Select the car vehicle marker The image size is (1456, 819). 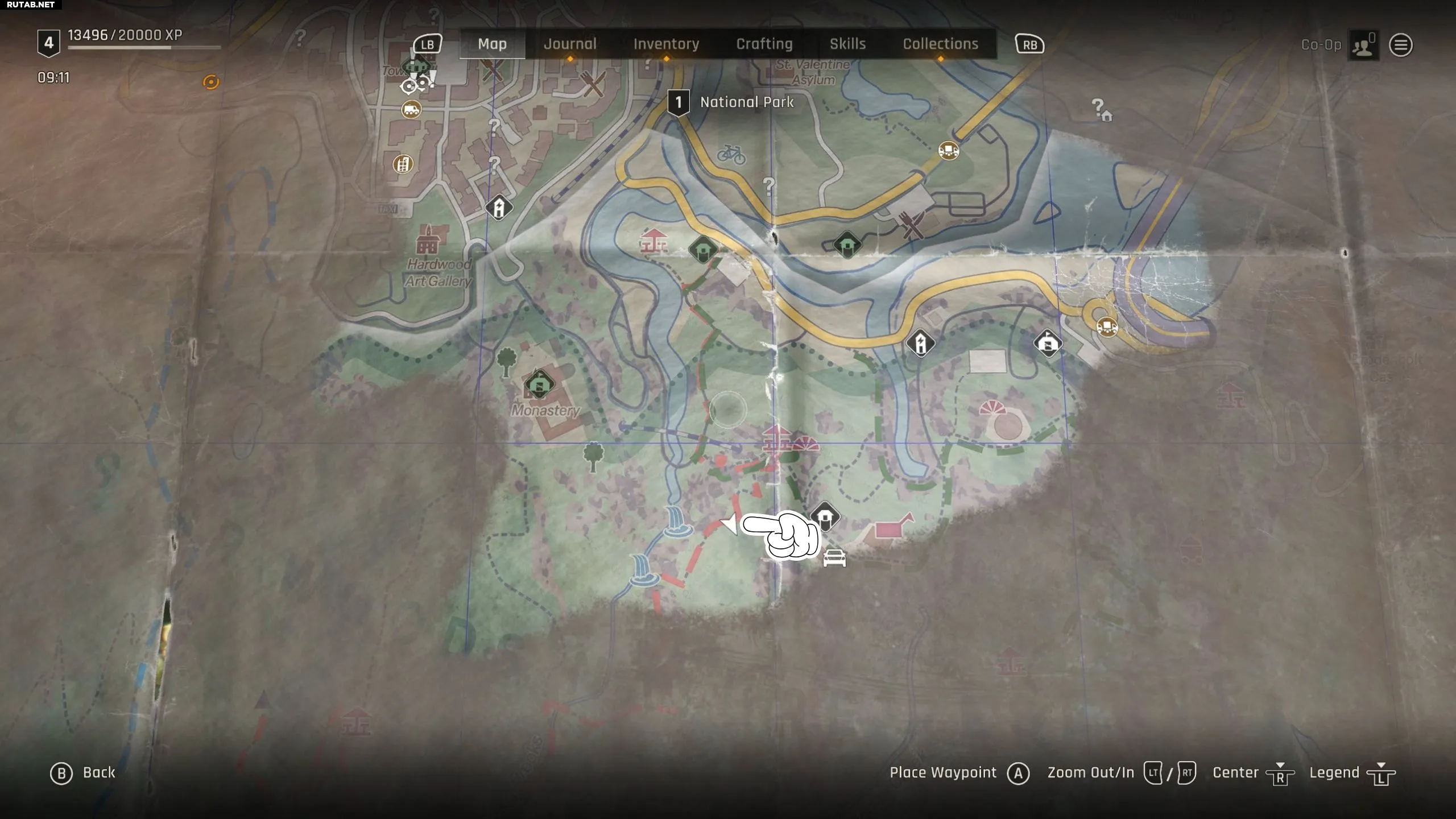(834, 558)
